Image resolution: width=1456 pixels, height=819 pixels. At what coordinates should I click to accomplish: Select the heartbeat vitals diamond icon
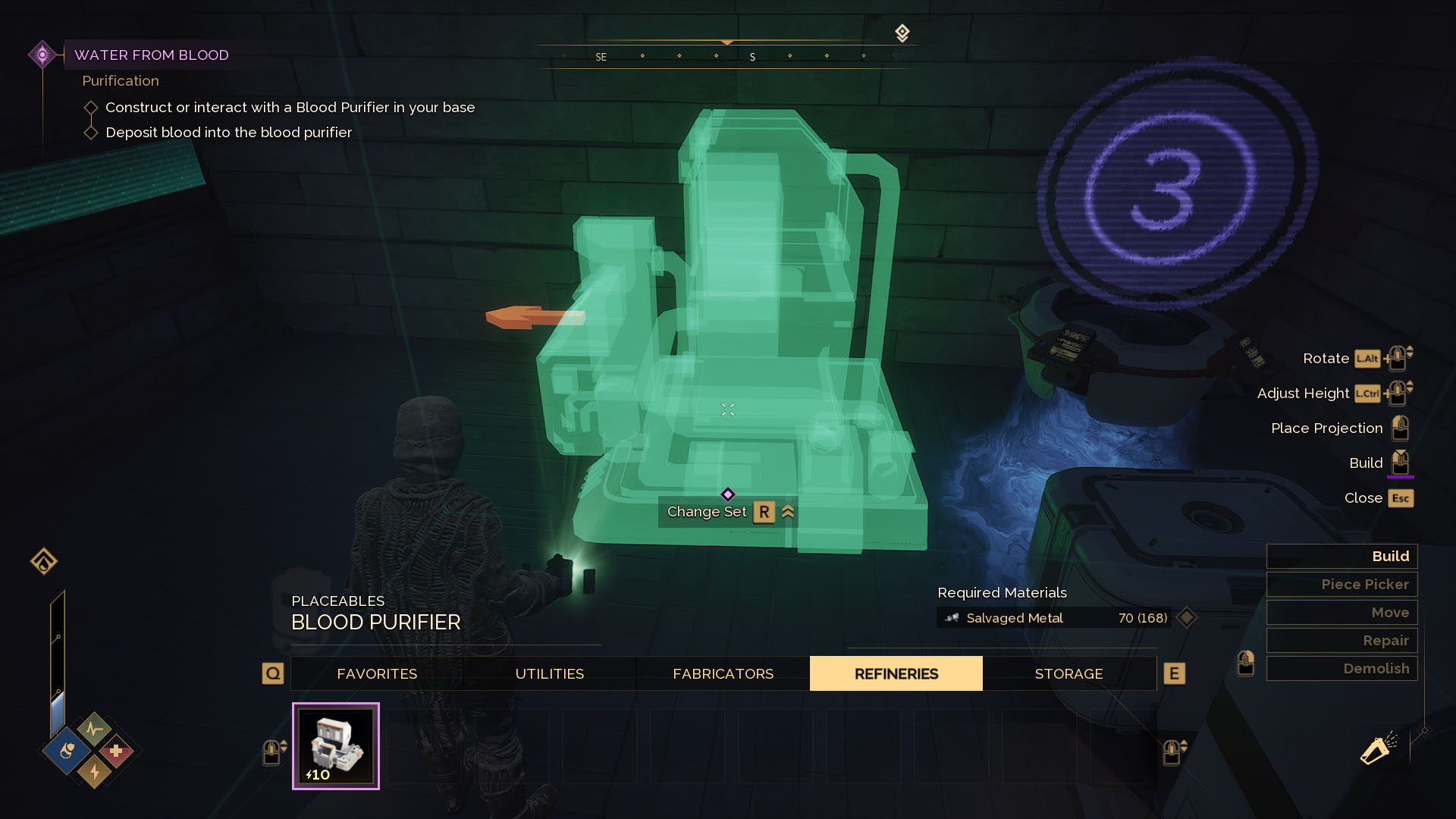pyautogui.click(x=93, y=730)
